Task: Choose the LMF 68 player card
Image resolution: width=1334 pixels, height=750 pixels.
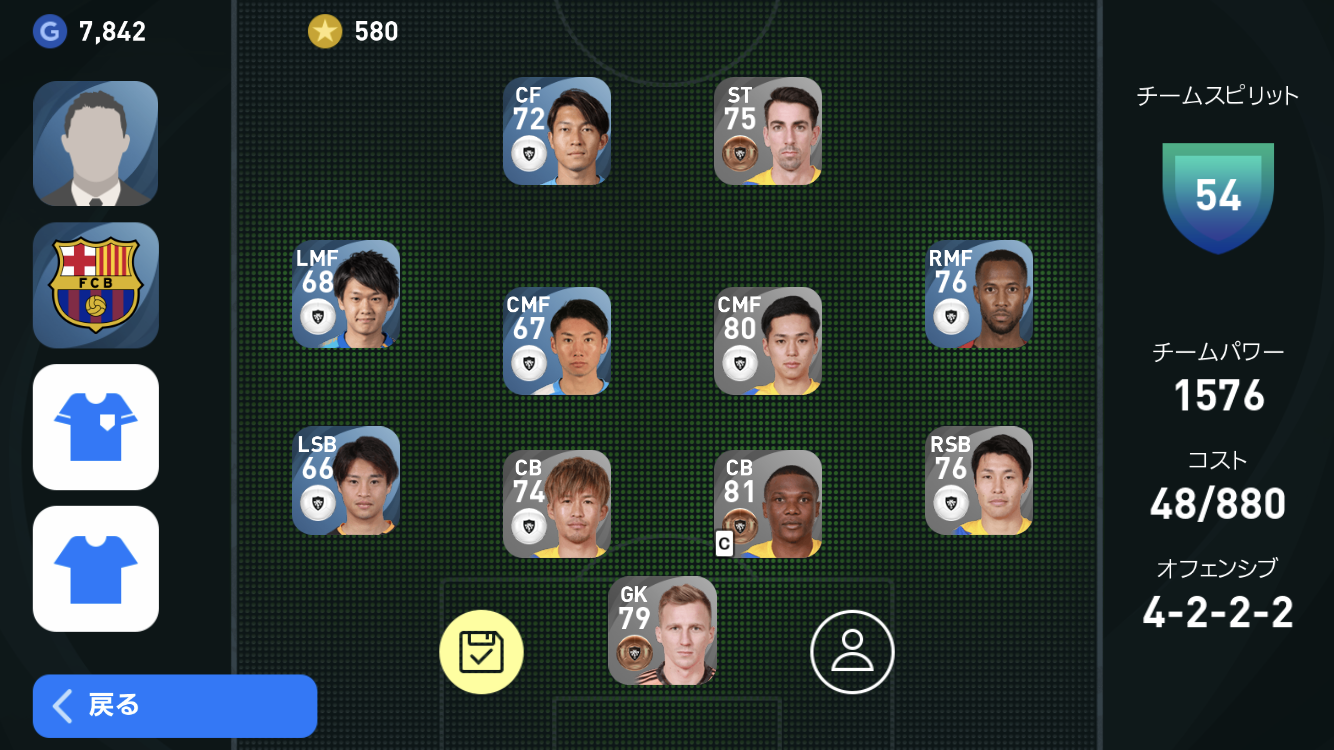Action: 346,294
